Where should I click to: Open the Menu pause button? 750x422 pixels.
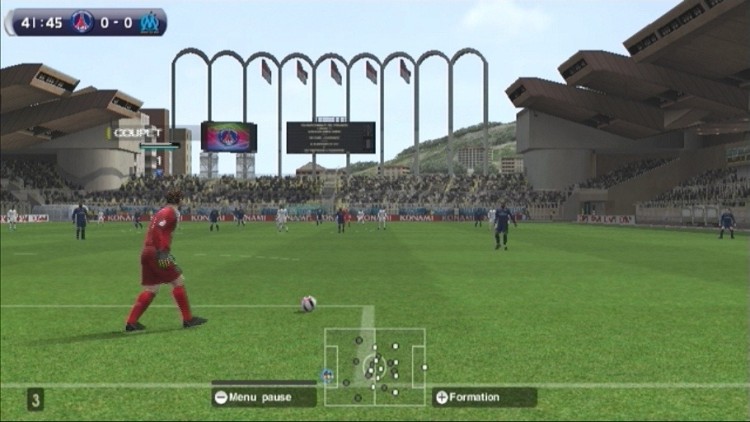pyautogui.click(x=263, y=397)
